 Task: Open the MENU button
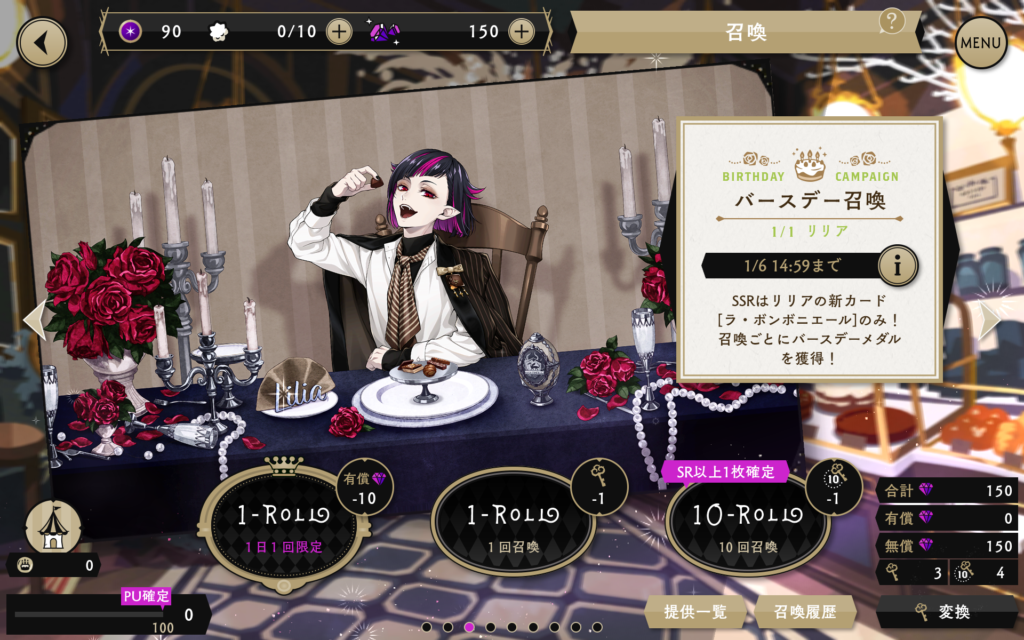[x=980, y=42]
